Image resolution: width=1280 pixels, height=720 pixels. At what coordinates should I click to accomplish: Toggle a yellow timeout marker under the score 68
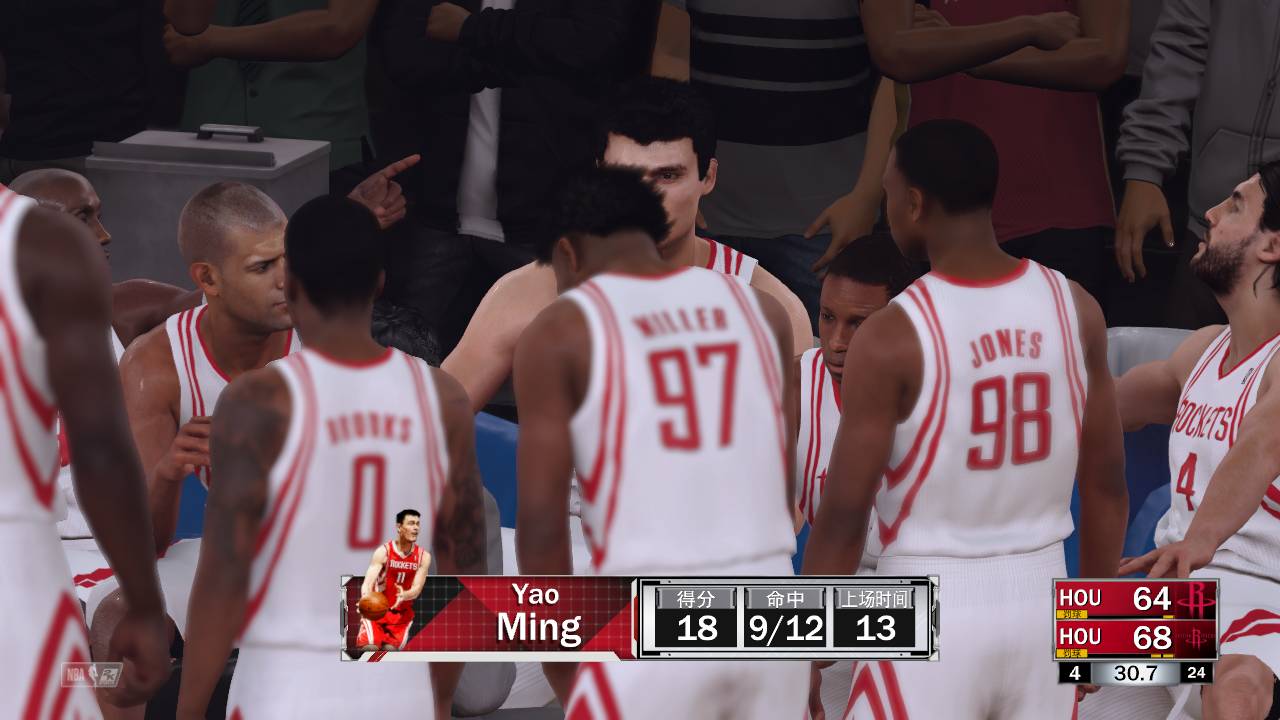[x=1155, y=654]
